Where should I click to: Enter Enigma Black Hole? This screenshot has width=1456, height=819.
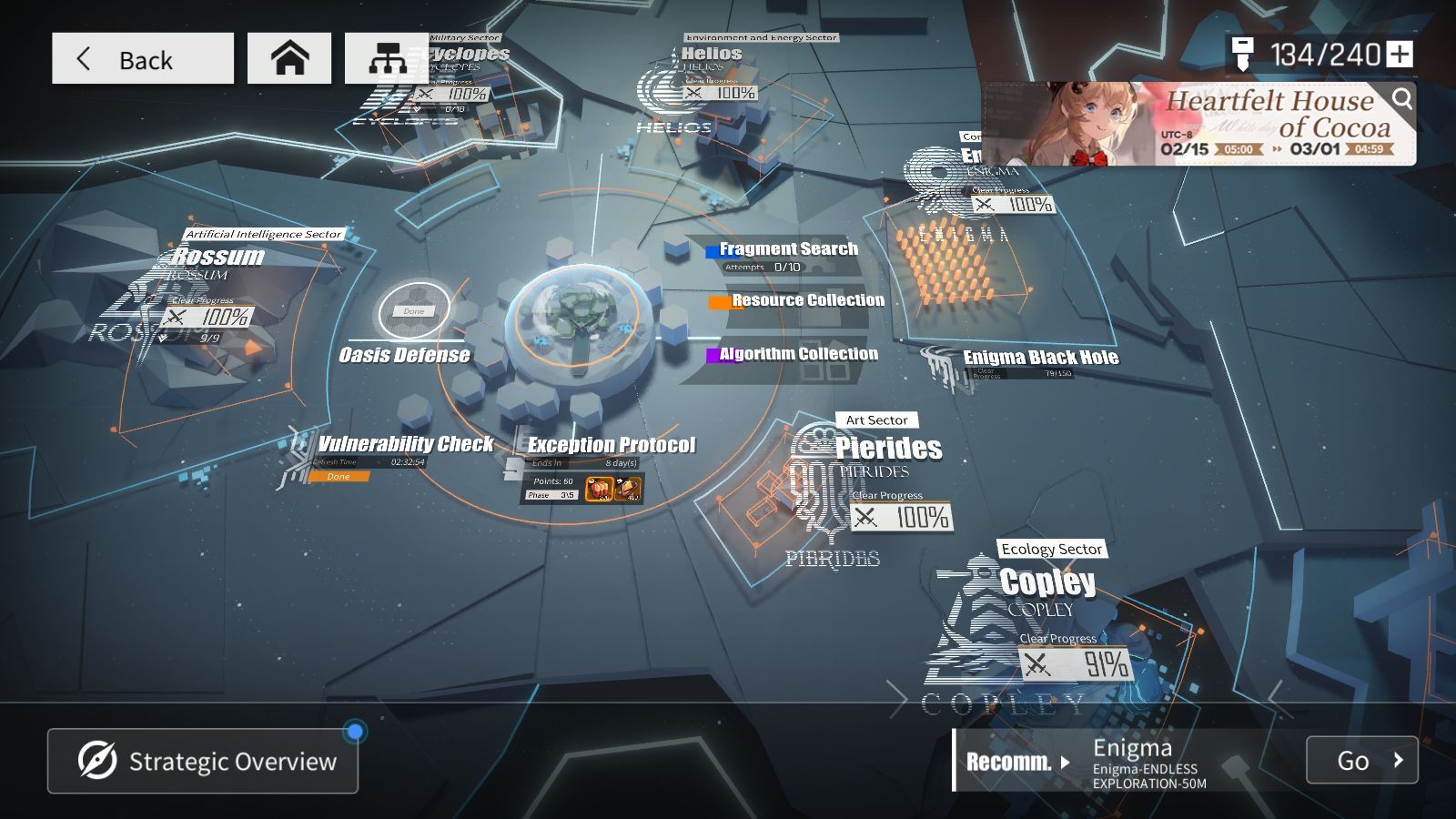coord(1040,358)
